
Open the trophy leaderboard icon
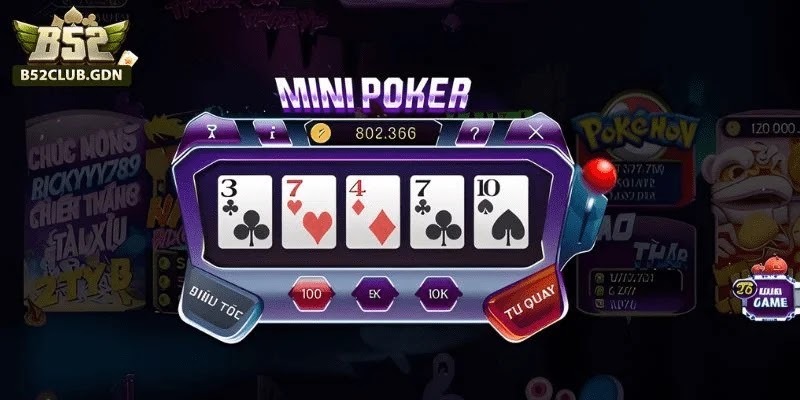(x=211, y=131)
